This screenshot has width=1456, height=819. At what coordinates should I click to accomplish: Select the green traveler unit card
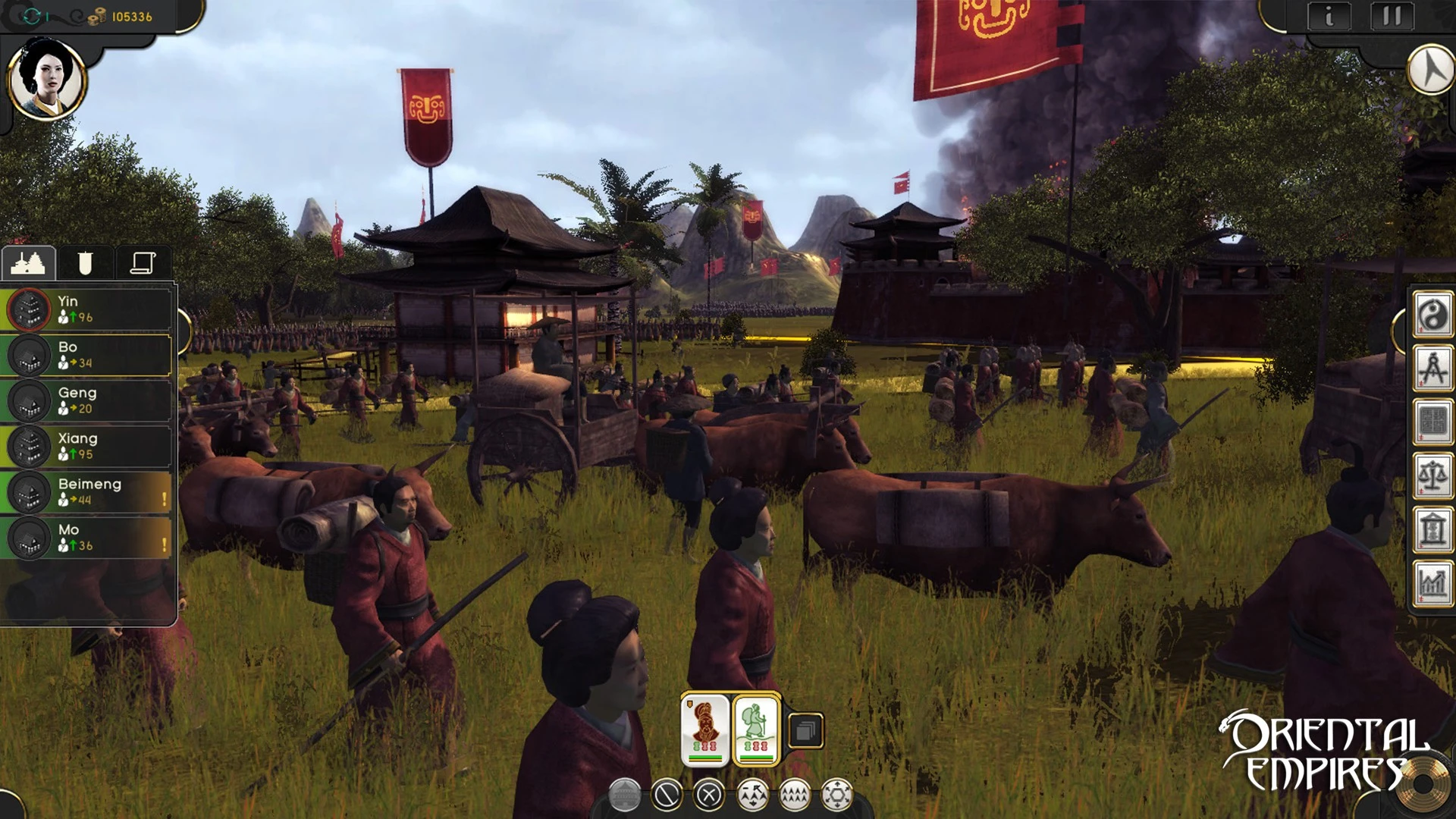coord(756,730)
